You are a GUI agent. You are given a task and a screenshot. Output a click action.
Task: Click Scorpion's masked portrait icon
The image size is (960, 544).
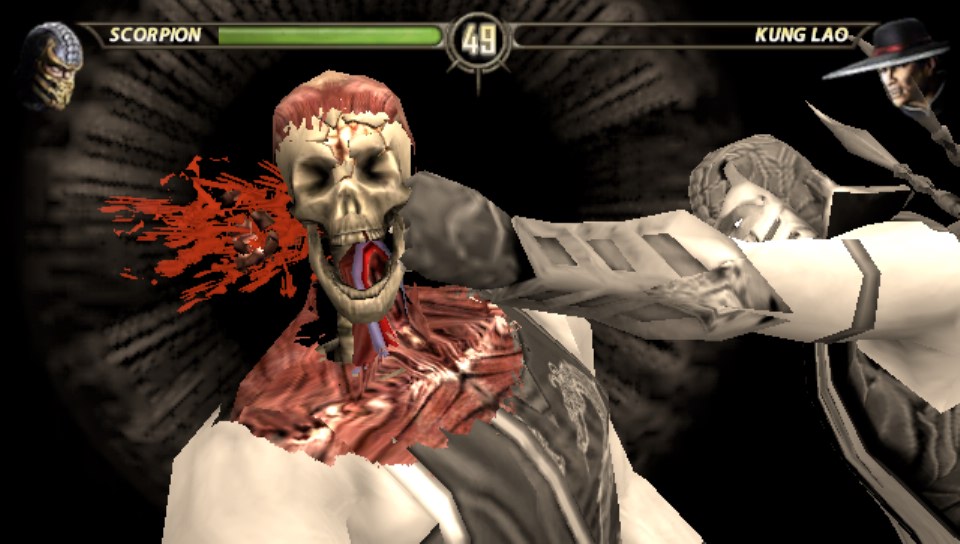click(x=50, y=64)
